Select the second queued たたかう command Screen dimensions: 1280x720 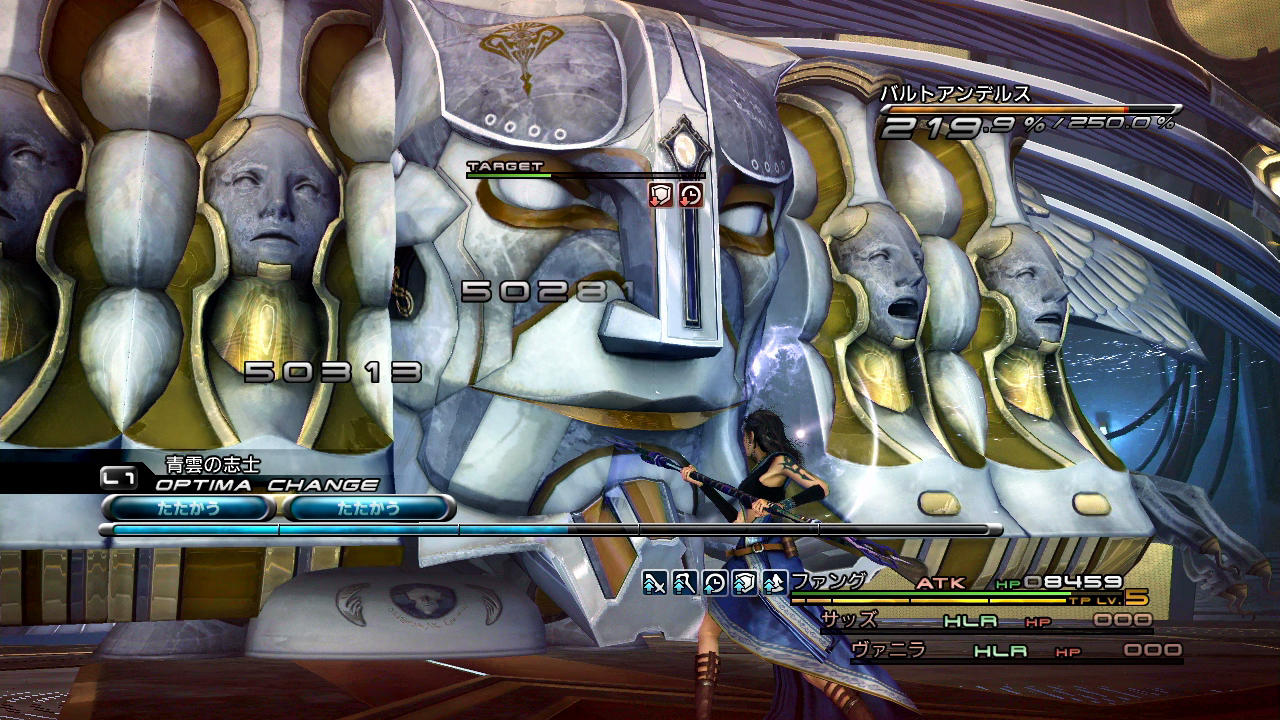pyautogui.click(x=369, y=508)
